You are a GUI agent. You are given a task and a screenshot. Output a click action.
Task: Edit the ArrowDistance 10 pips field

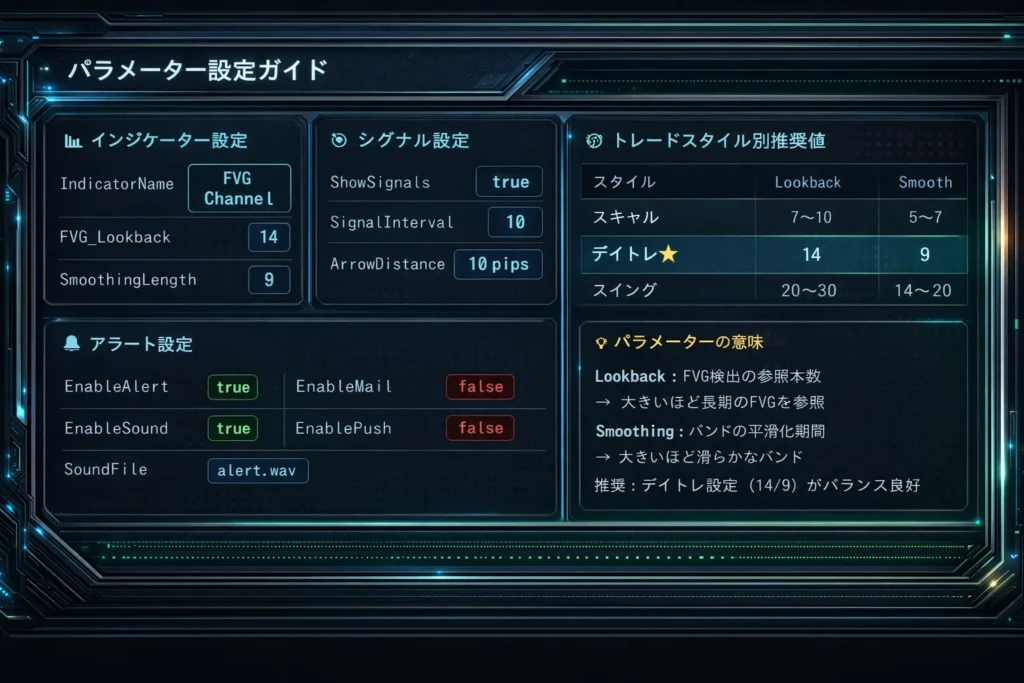pyautogui.click(x=498, y=264)
